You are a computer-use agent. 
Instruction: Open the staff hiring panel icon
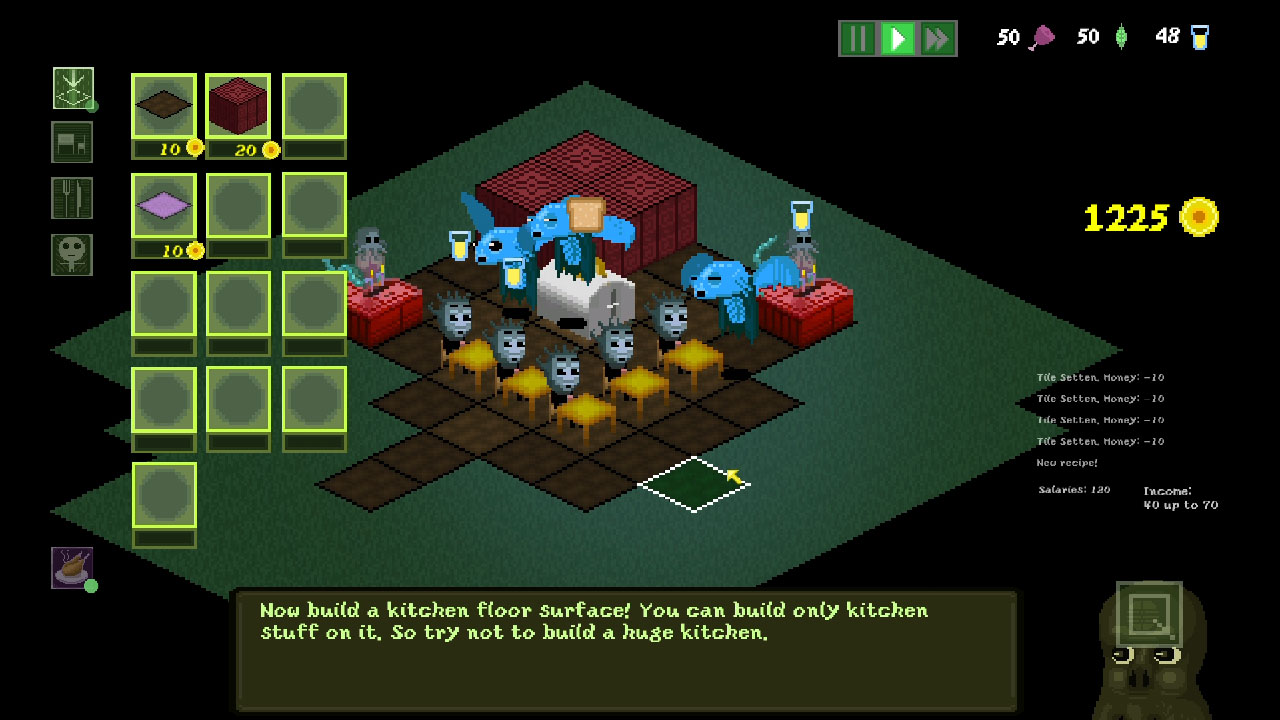click(71, 253)
